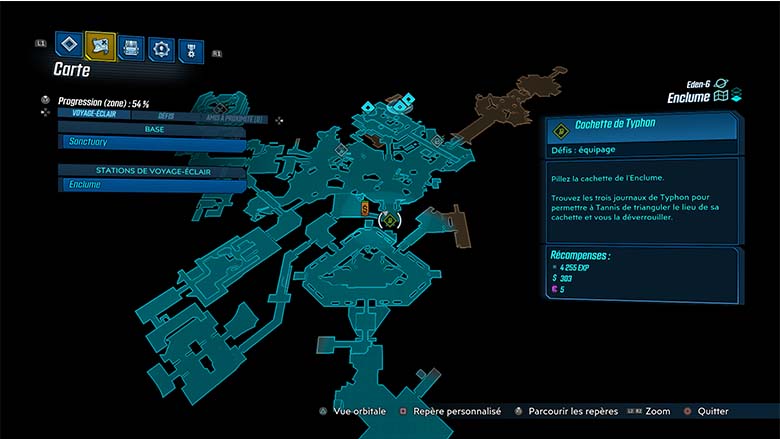Open the medal challenges tab
The height and width of the screenshot is (439, 780).
[191, 50]
